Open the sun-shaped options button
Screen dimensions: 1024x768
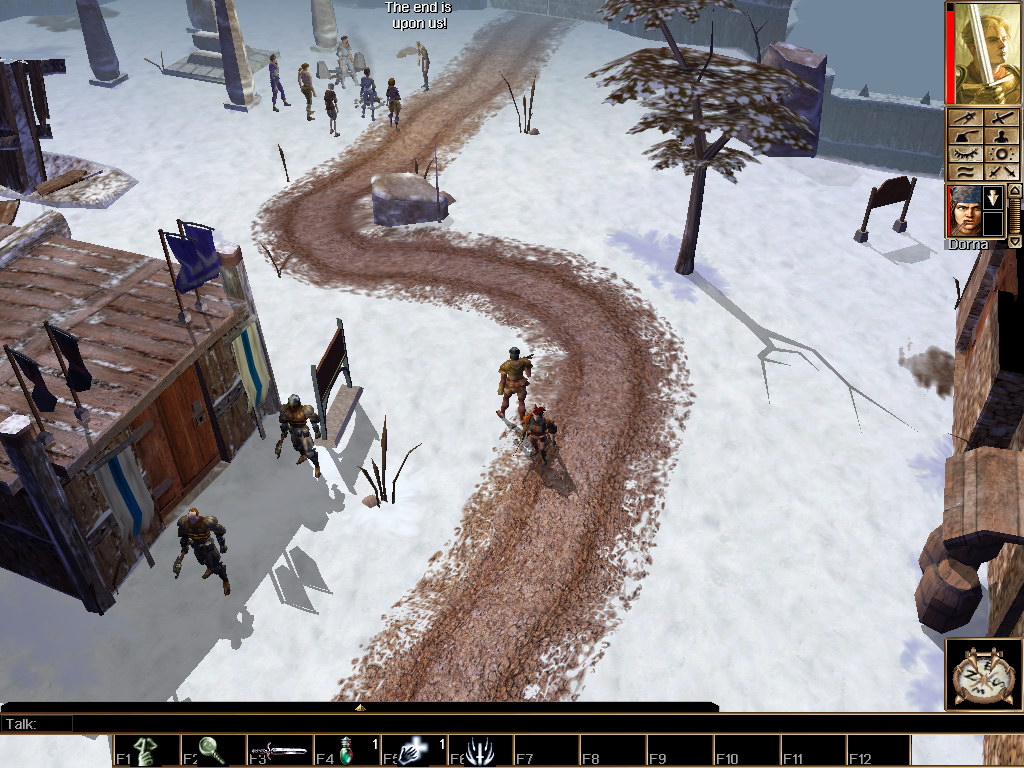(x=1002, y=154)
